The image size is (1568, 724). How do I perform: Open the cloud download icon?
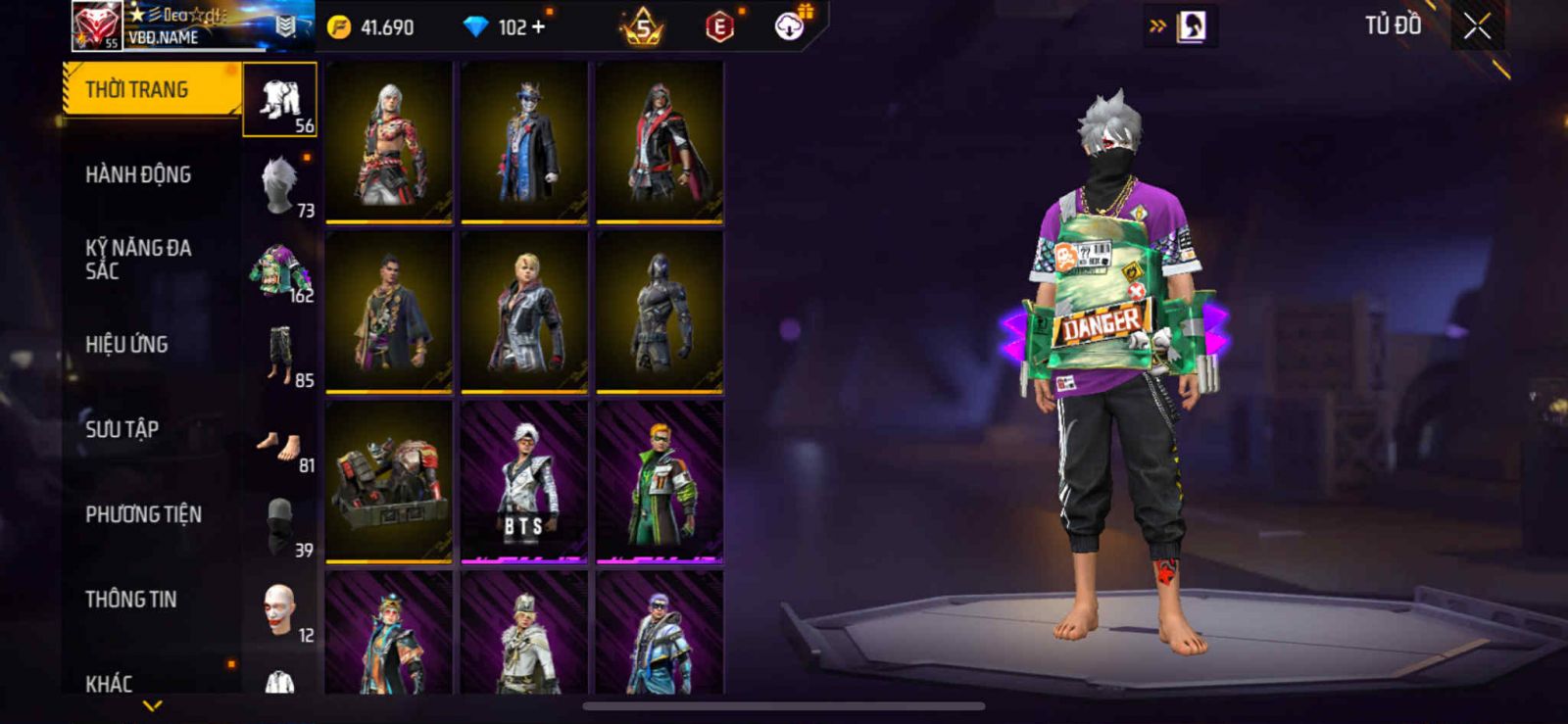pyautogui.click(x=790, y=26)
